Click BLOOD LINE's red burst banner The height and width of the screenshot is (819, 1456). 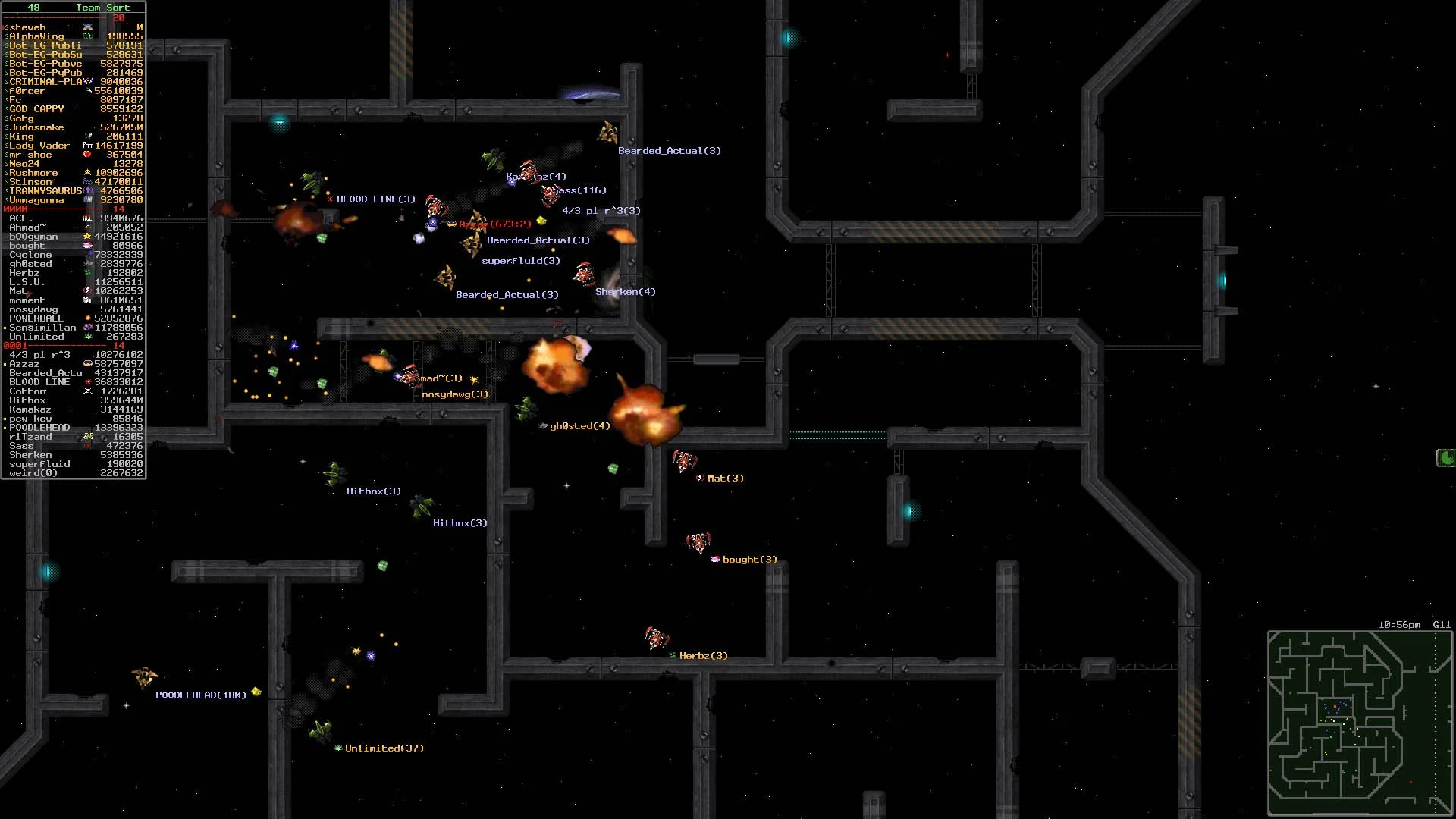click(x=88, y=382)
